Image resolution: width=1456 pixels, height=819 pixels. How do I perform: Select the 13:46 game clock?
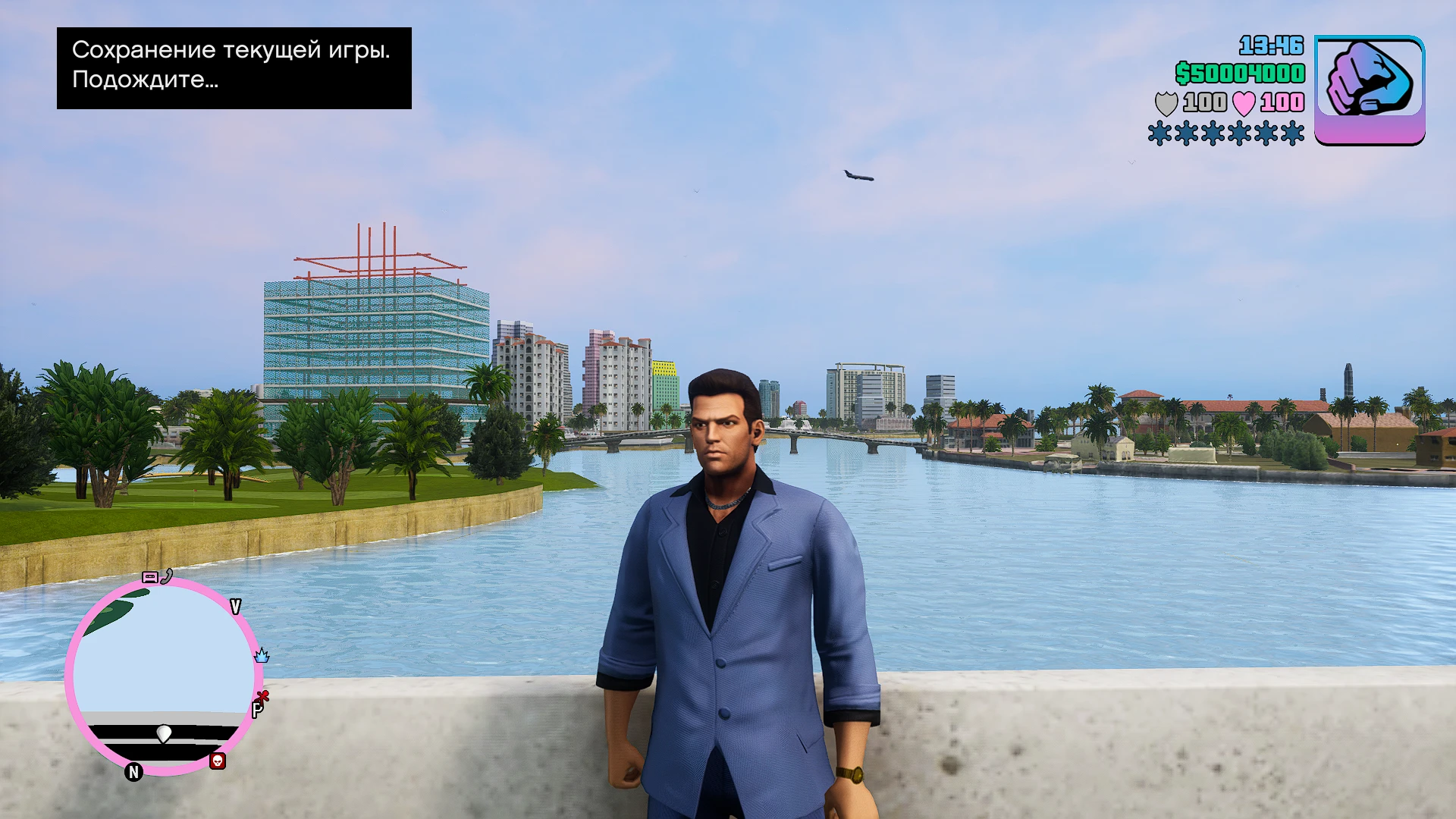point(1272,47)
